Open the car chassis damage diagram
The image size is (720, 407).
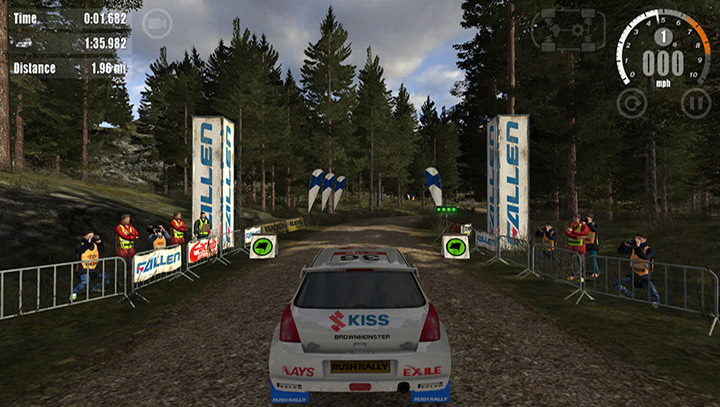click(x=567, y=30)
